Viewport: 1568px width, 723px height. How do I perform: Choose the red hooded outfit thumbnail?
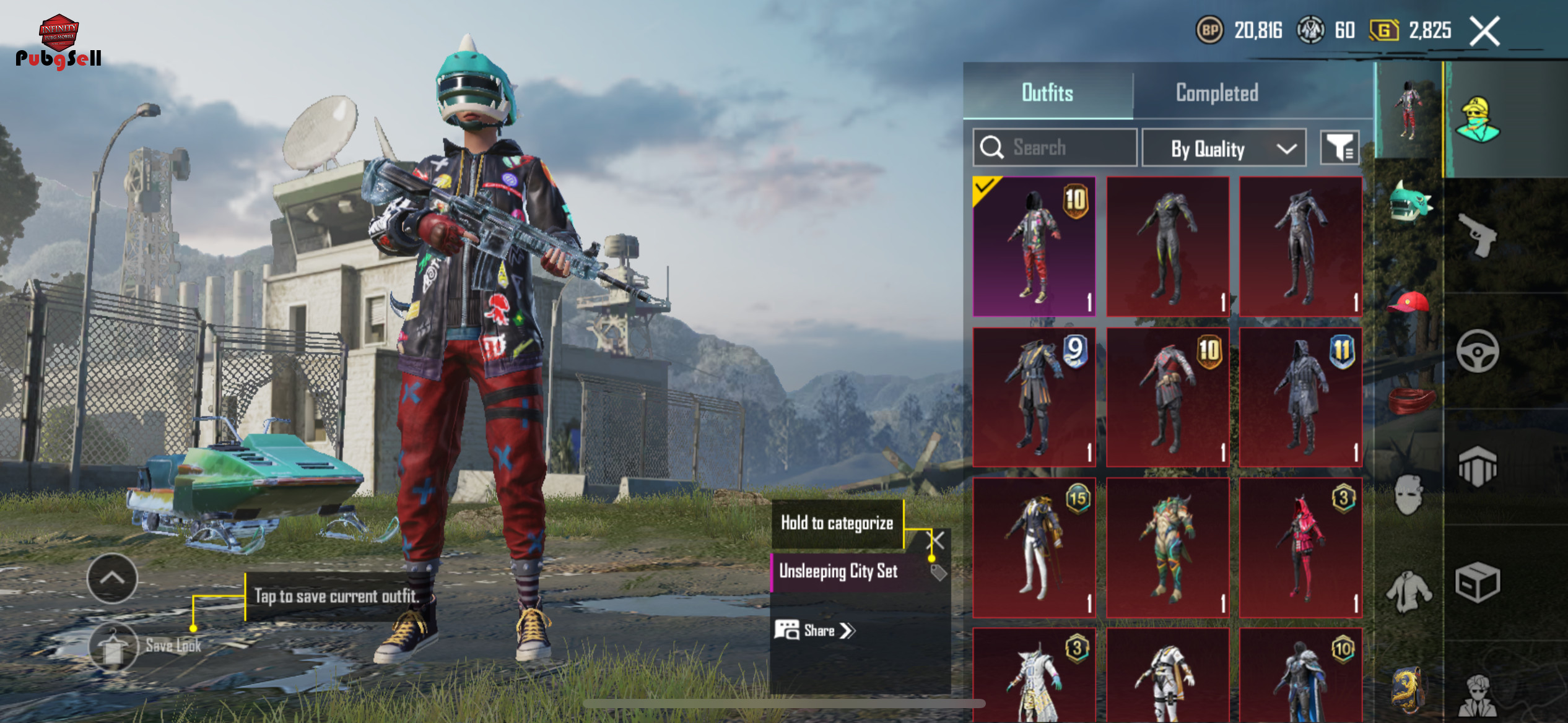[1300, 547]
